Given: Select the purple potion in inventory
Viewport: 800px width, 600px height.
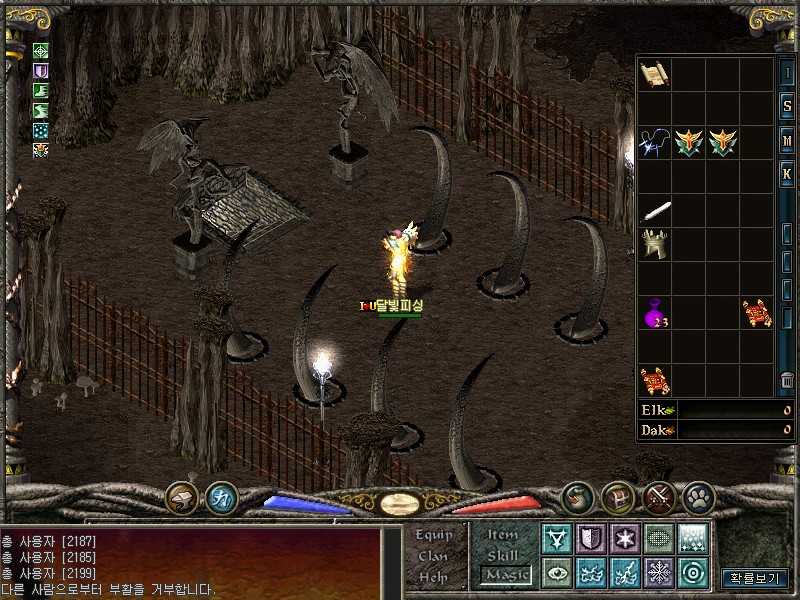Looking at the screenshot, I should tap(654, 314).
